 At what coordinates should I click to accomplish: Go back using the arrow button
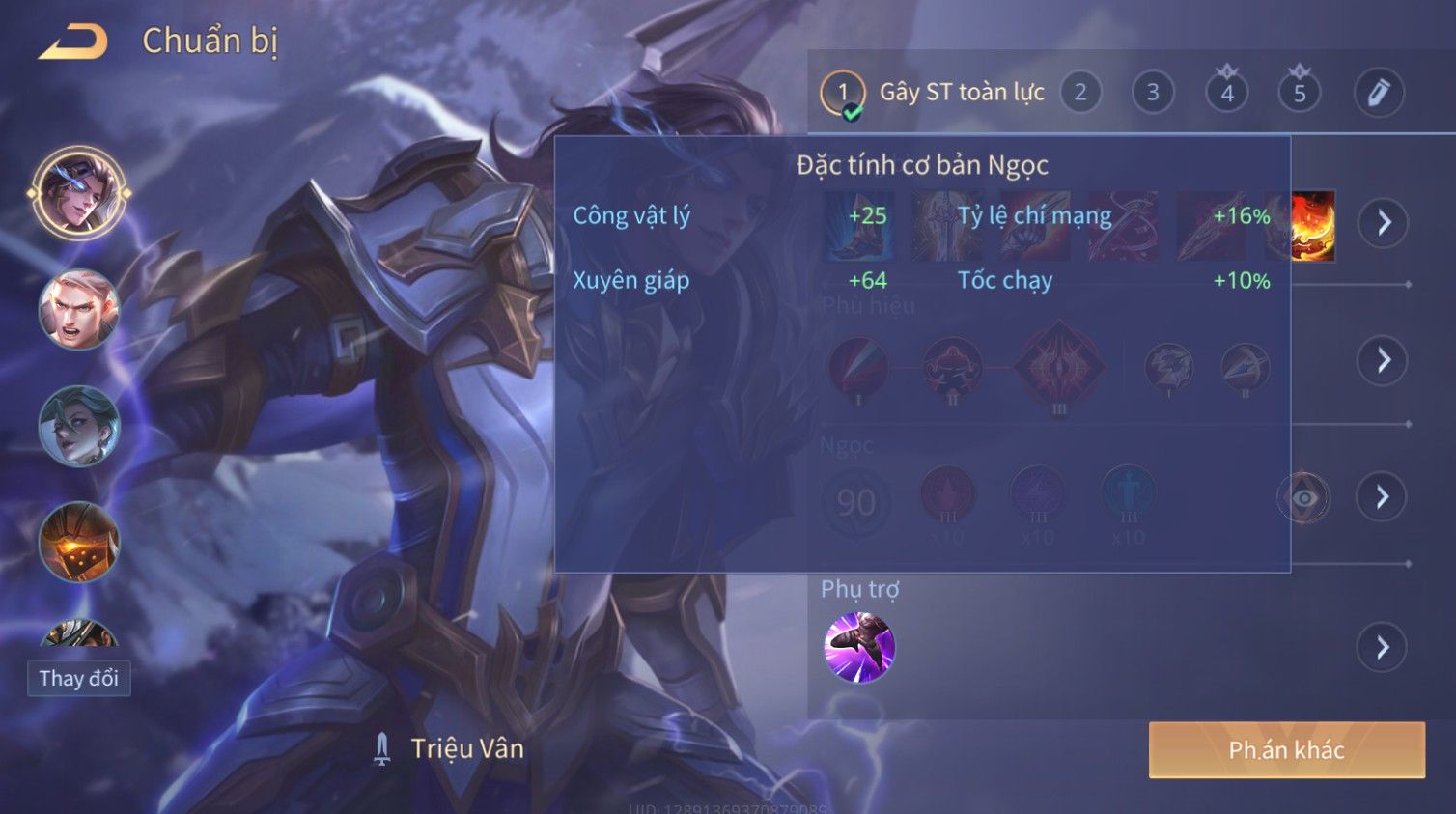click(73, 42)
